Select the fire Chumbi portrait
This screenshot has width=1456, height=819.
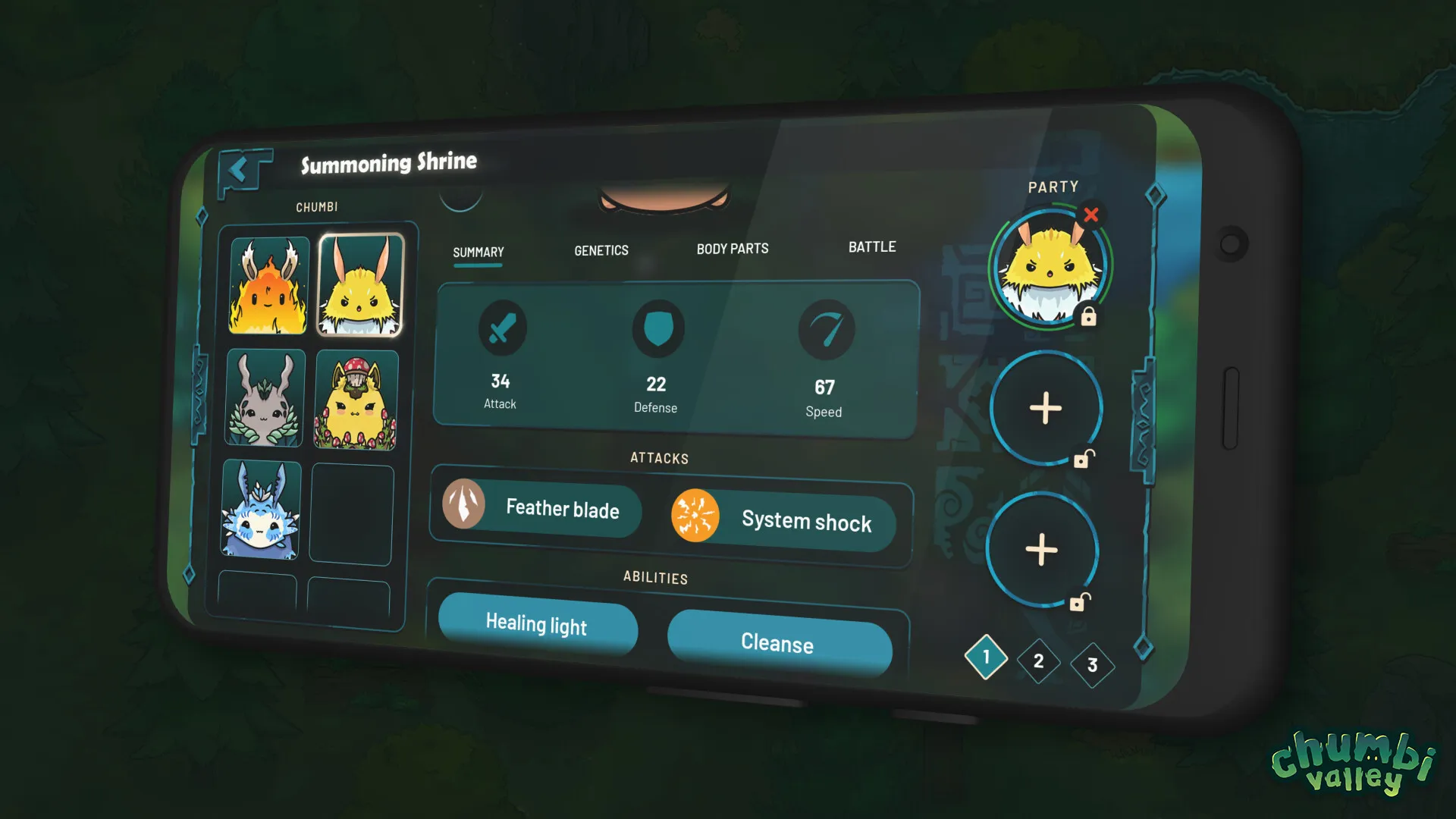click(269, 286)
